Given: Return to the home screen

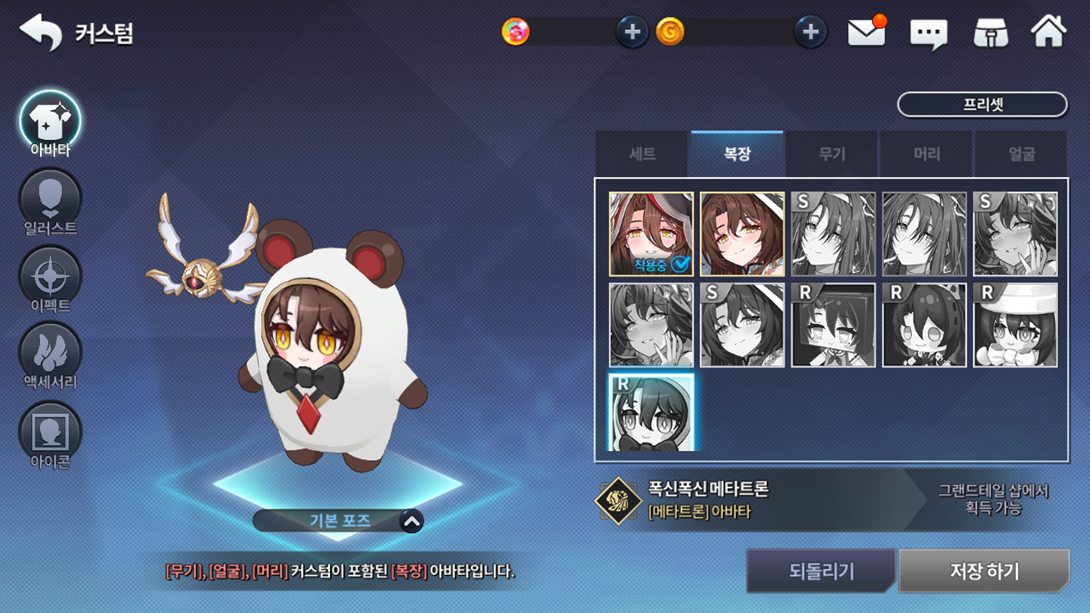Looking at the screenshot, I should (1049, 32).
